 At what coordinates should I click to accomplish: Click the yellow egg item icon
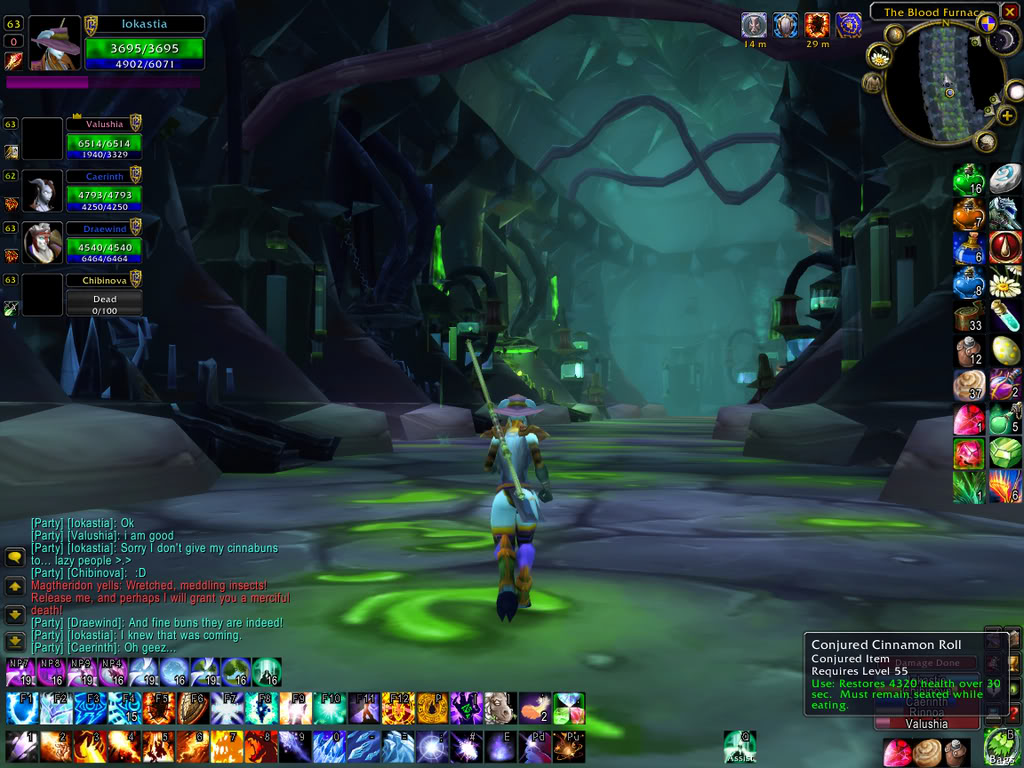point(1005,349)
